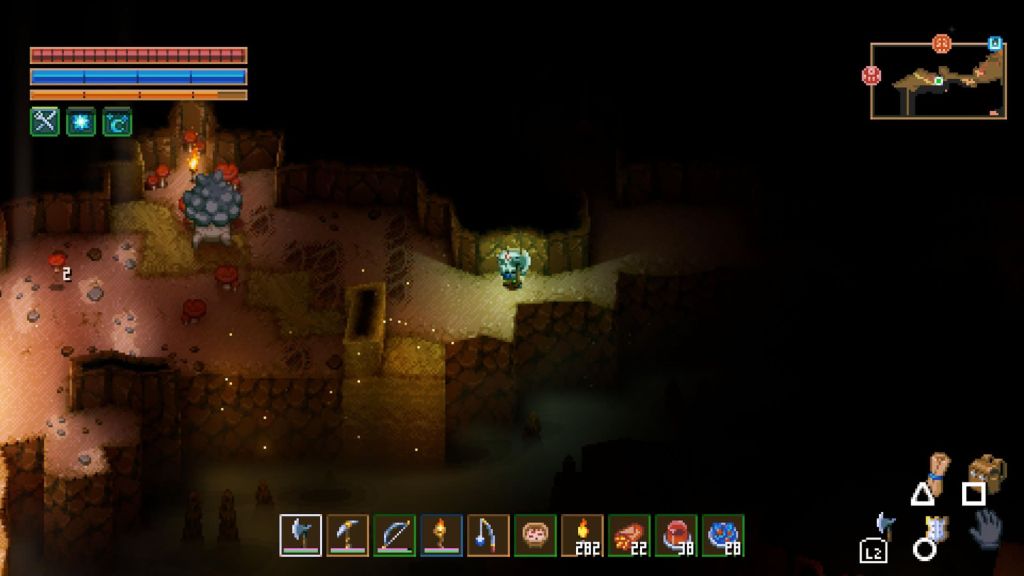This screenshot has width=1024, height=576.
Task: Choose the red item stack of 38
Action: click(676, 535)
